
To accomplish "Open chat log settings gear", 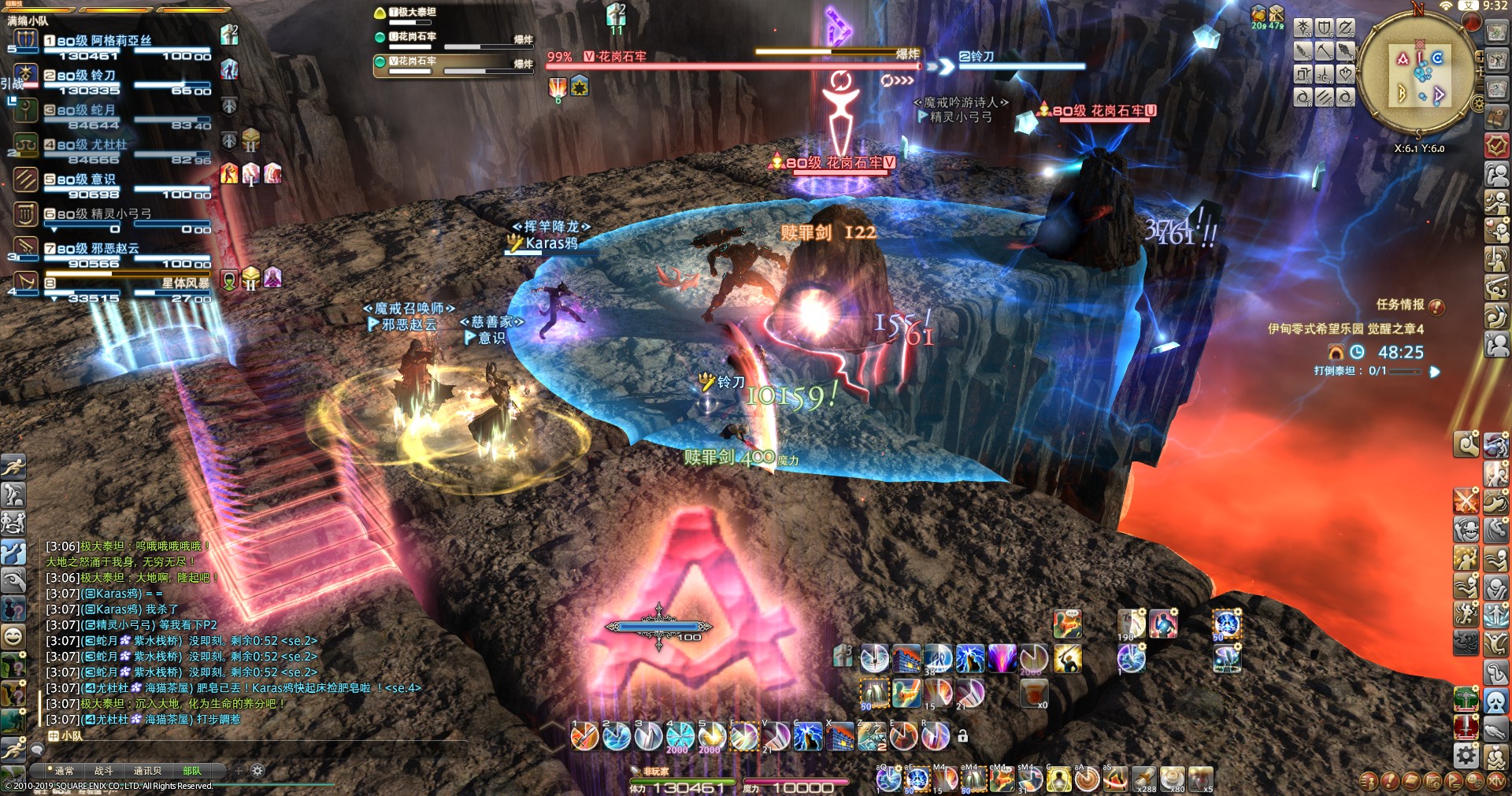I will click(x=258, y=770).
